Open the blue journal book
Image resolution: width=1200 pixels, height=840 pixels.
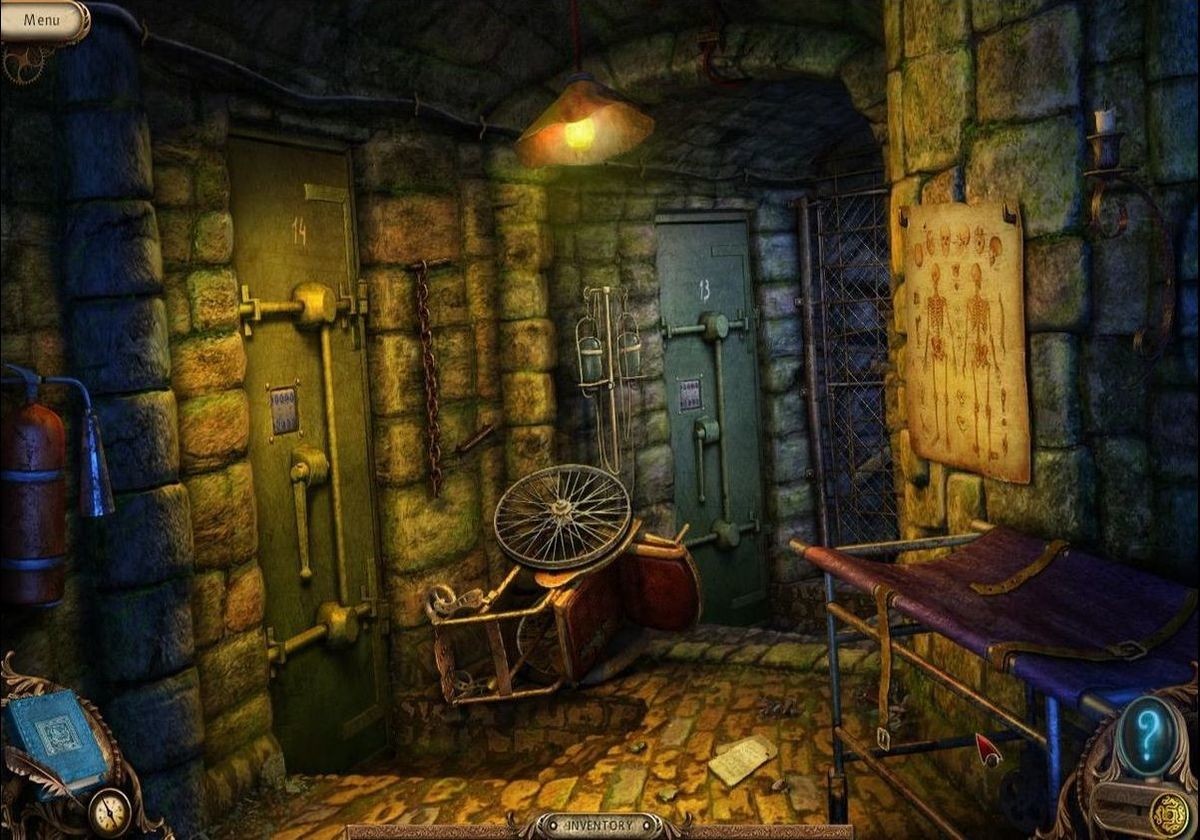tap(55, 737)
